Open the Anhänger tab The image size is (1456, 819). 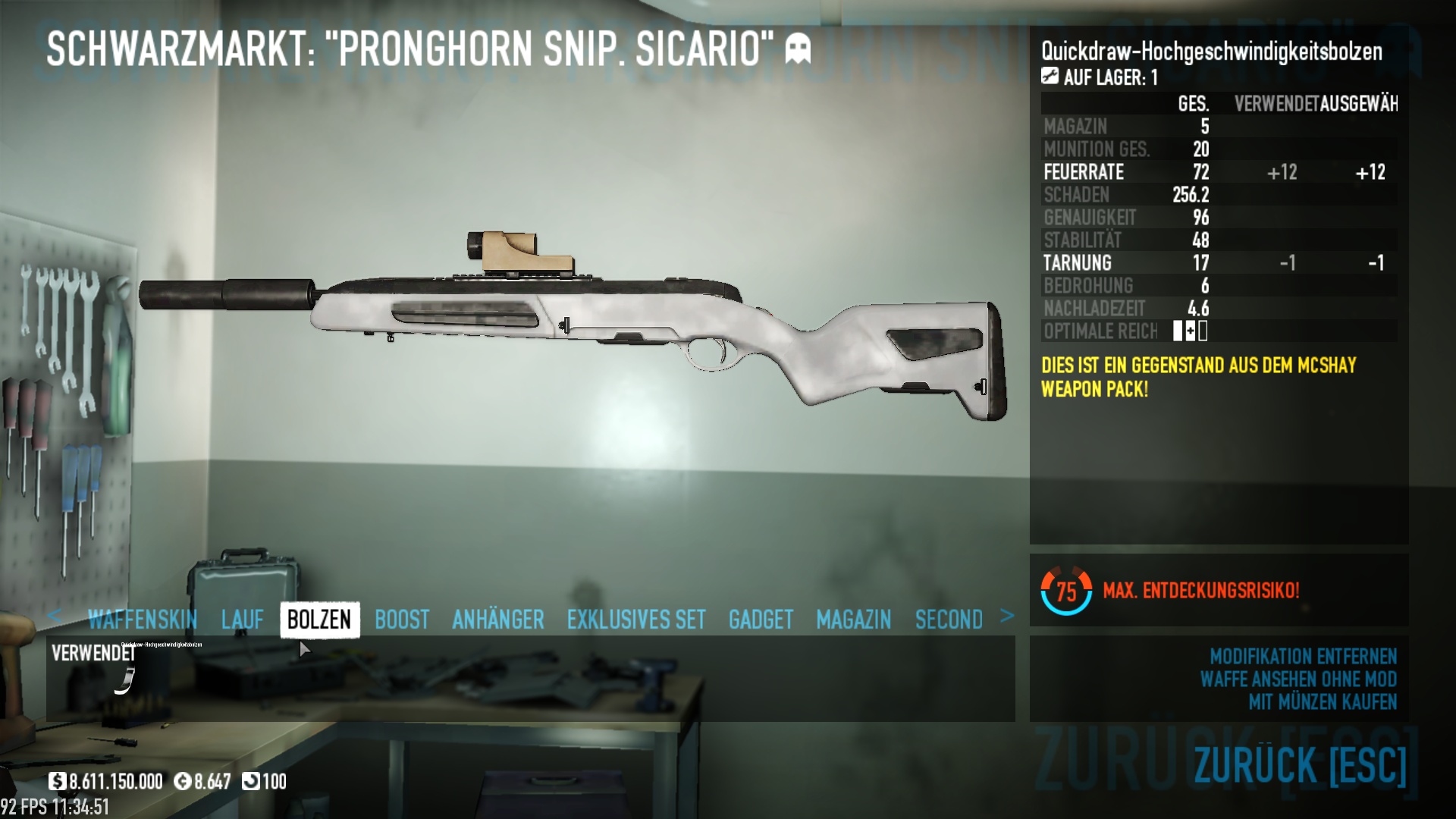tap(497, 620)
